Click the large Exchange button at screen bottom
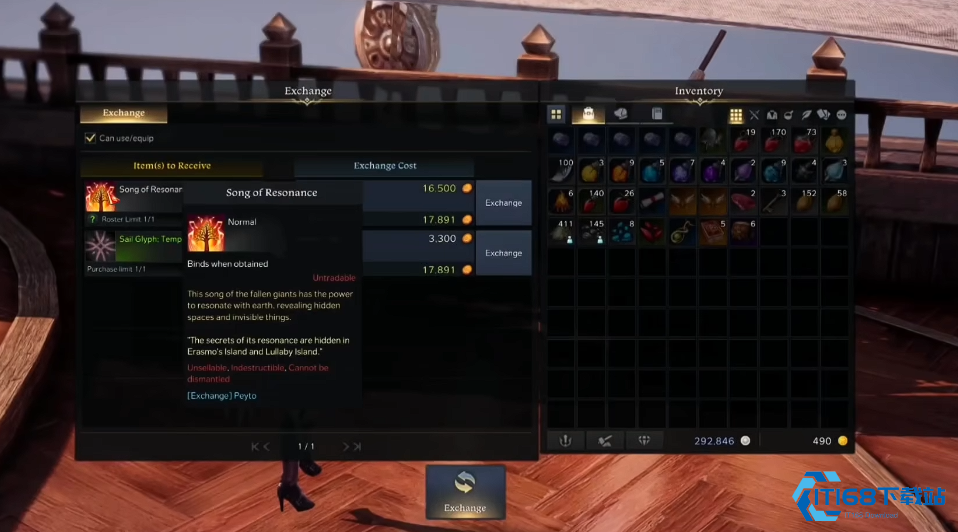958x532 pixels. point(465,492)
